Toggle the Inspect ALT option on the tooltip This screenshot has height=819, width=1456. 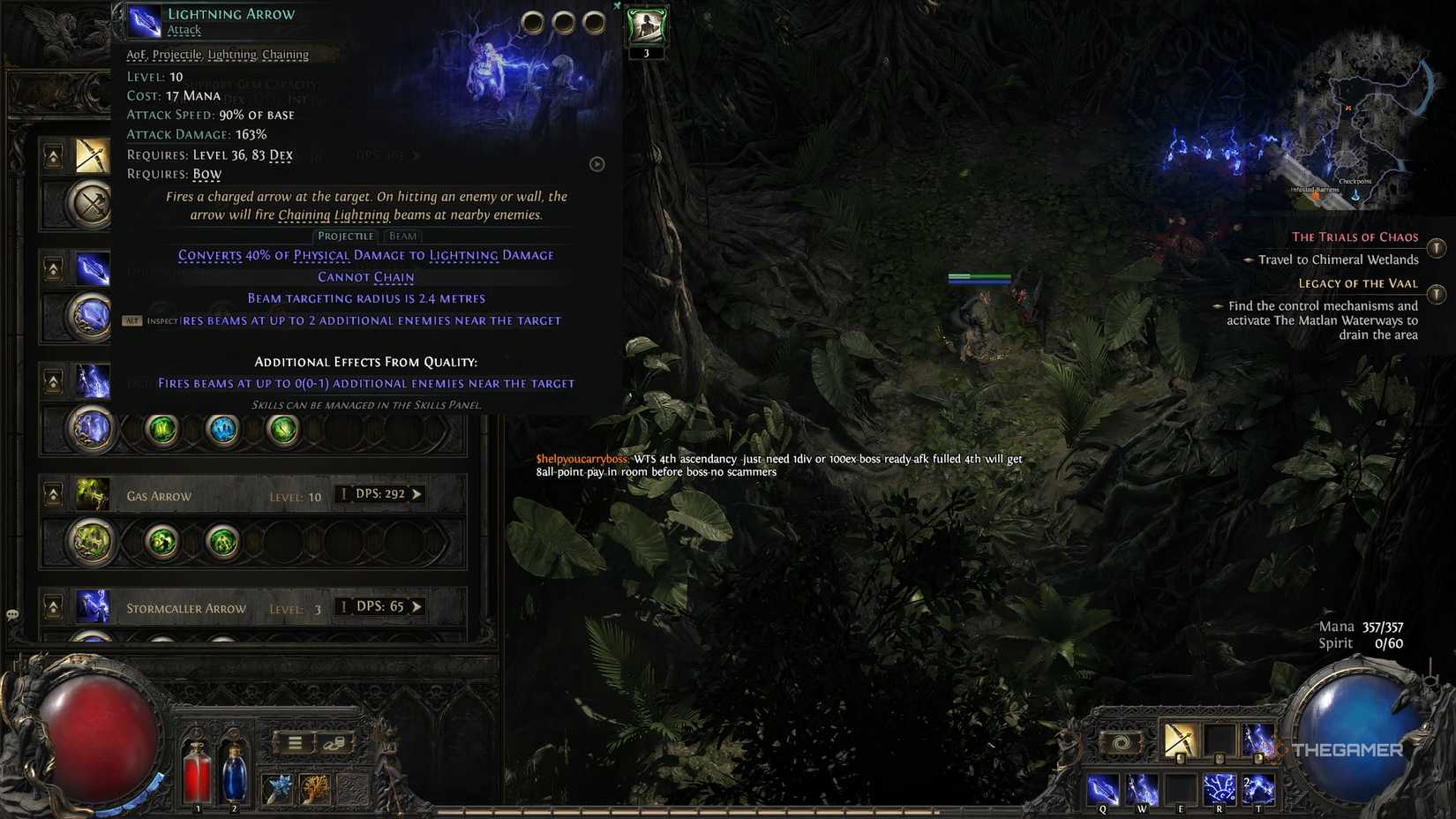point(132,319)
